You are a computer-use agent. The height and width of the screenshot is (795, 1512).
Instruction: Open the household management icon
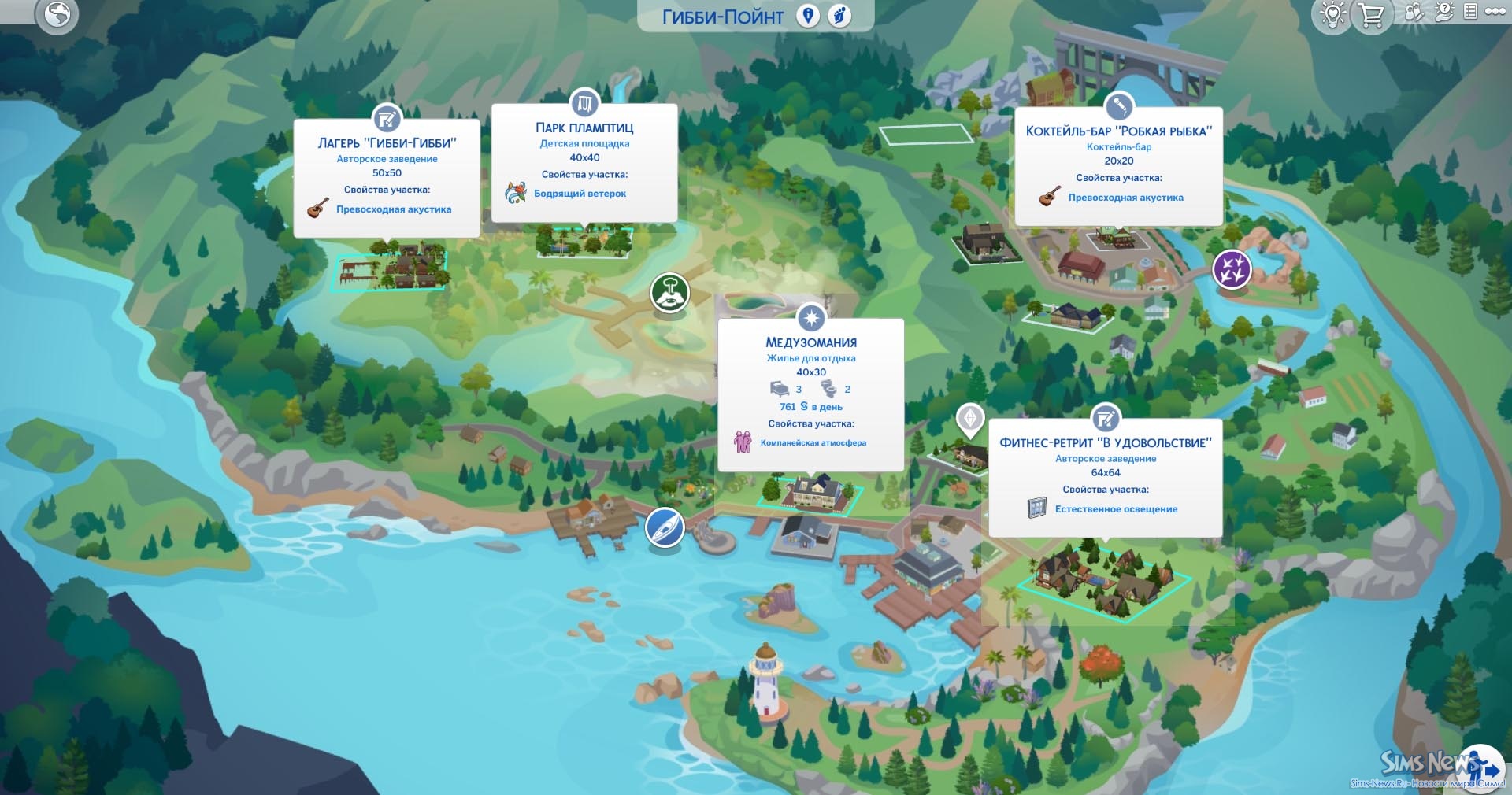1415,13
